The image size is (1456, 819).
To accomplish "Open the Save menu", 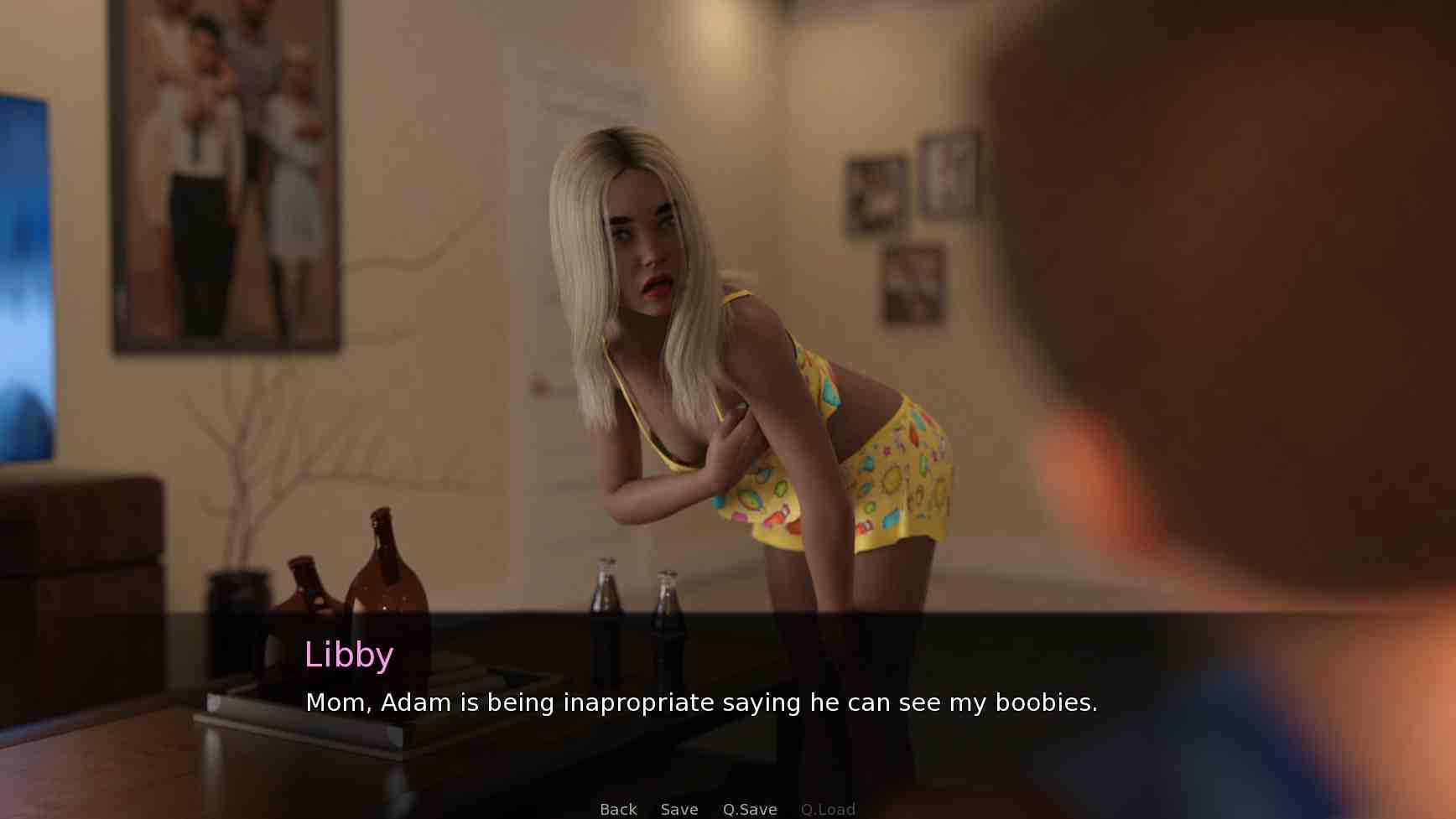I will pyautogui.click(x=679, y=809).
